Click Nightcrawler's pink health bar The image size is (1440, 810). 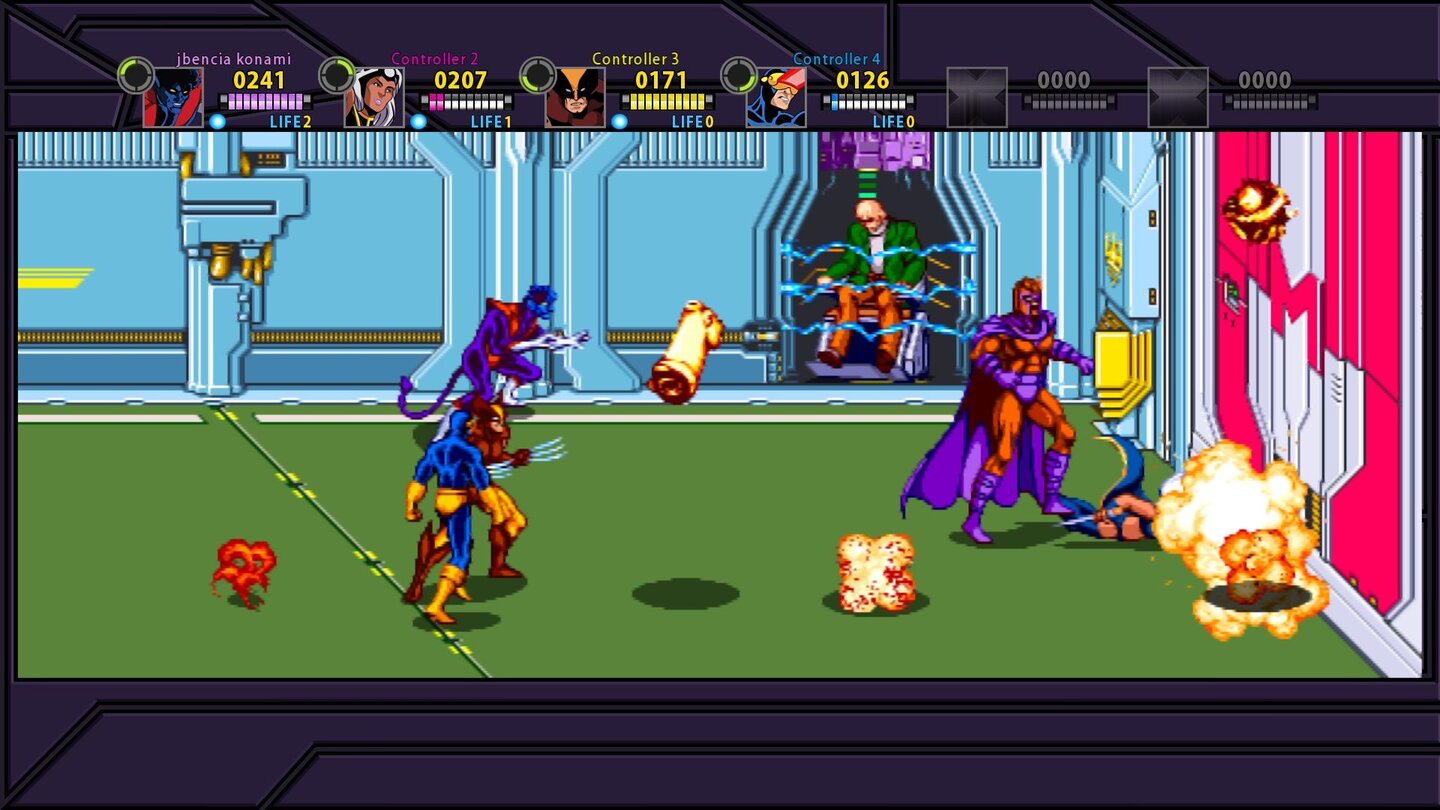click(x=265, y=100)
